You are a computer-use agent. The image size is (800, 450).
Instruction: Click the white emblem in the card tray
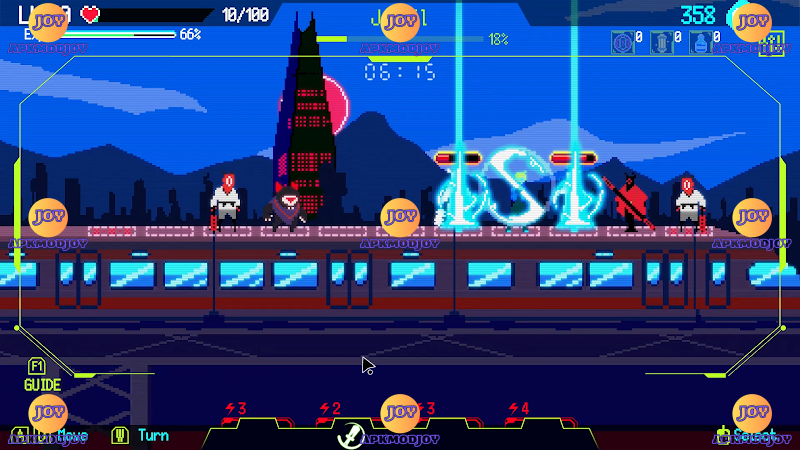point(352,435)
